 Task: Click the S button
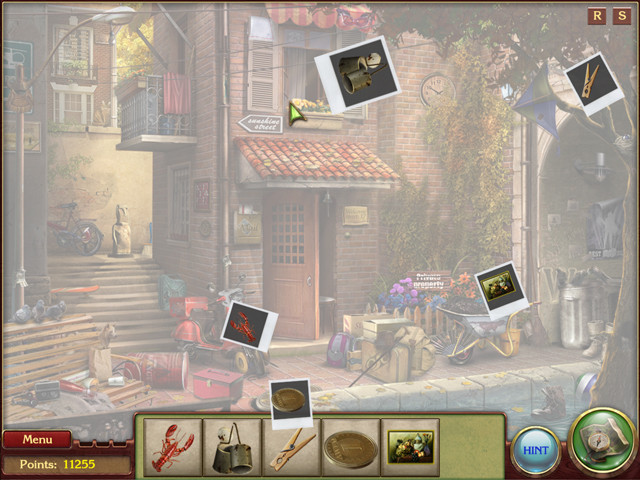pos(620,16)
